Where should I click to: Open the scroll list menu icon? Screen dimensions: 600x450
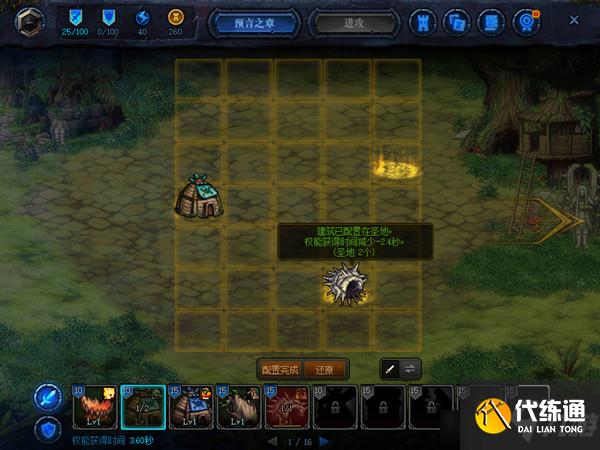(x=489, y=19)
